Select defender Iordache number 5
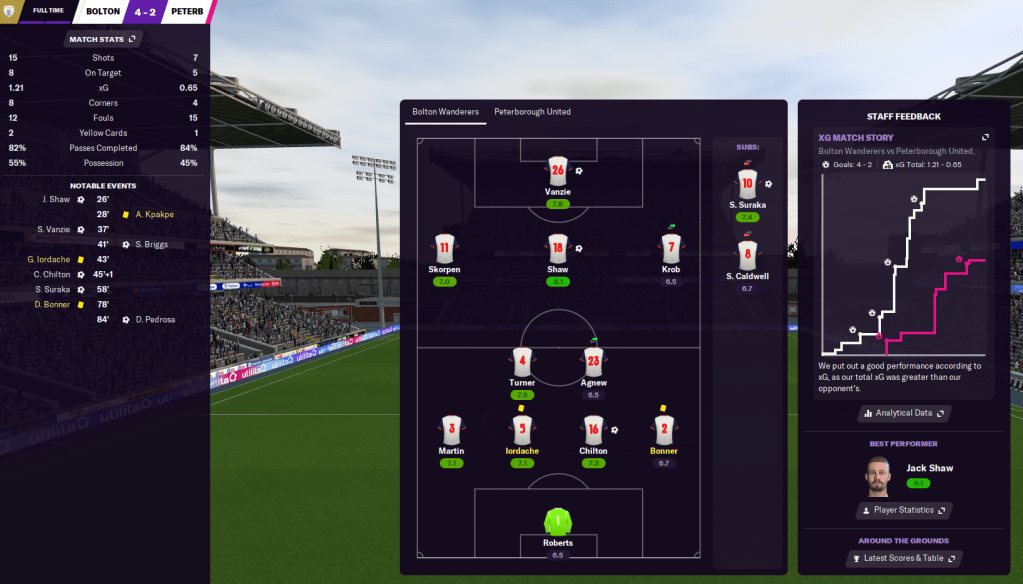The width and height of the screenshot is (1023, 584). tap(521, 430)
